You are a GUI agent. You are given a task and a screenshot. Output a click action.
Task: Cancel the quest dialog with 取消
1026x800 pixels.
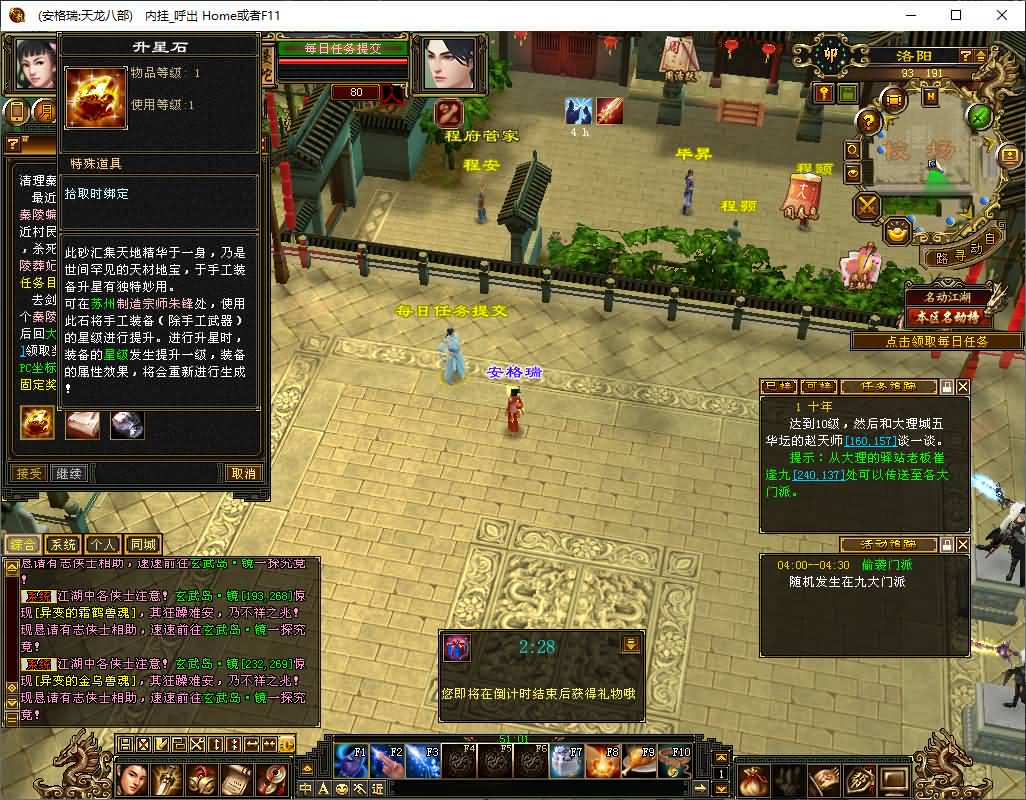pos(243,473)
